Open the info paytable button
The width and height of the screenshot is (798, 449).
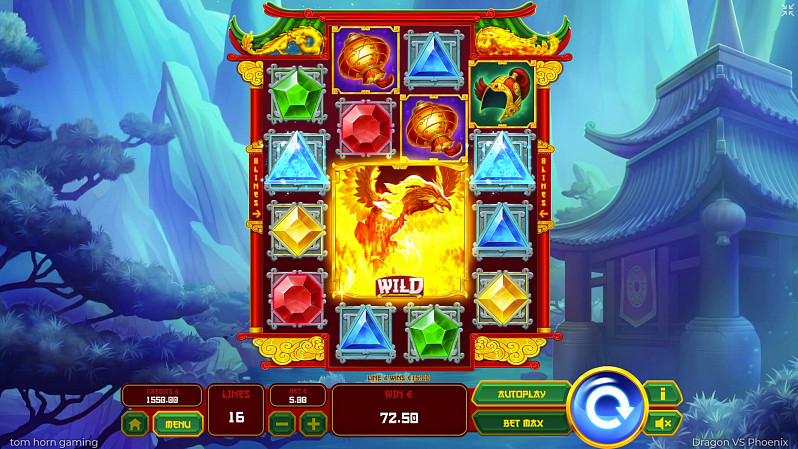pyautogui.click(x=661, y=394)
